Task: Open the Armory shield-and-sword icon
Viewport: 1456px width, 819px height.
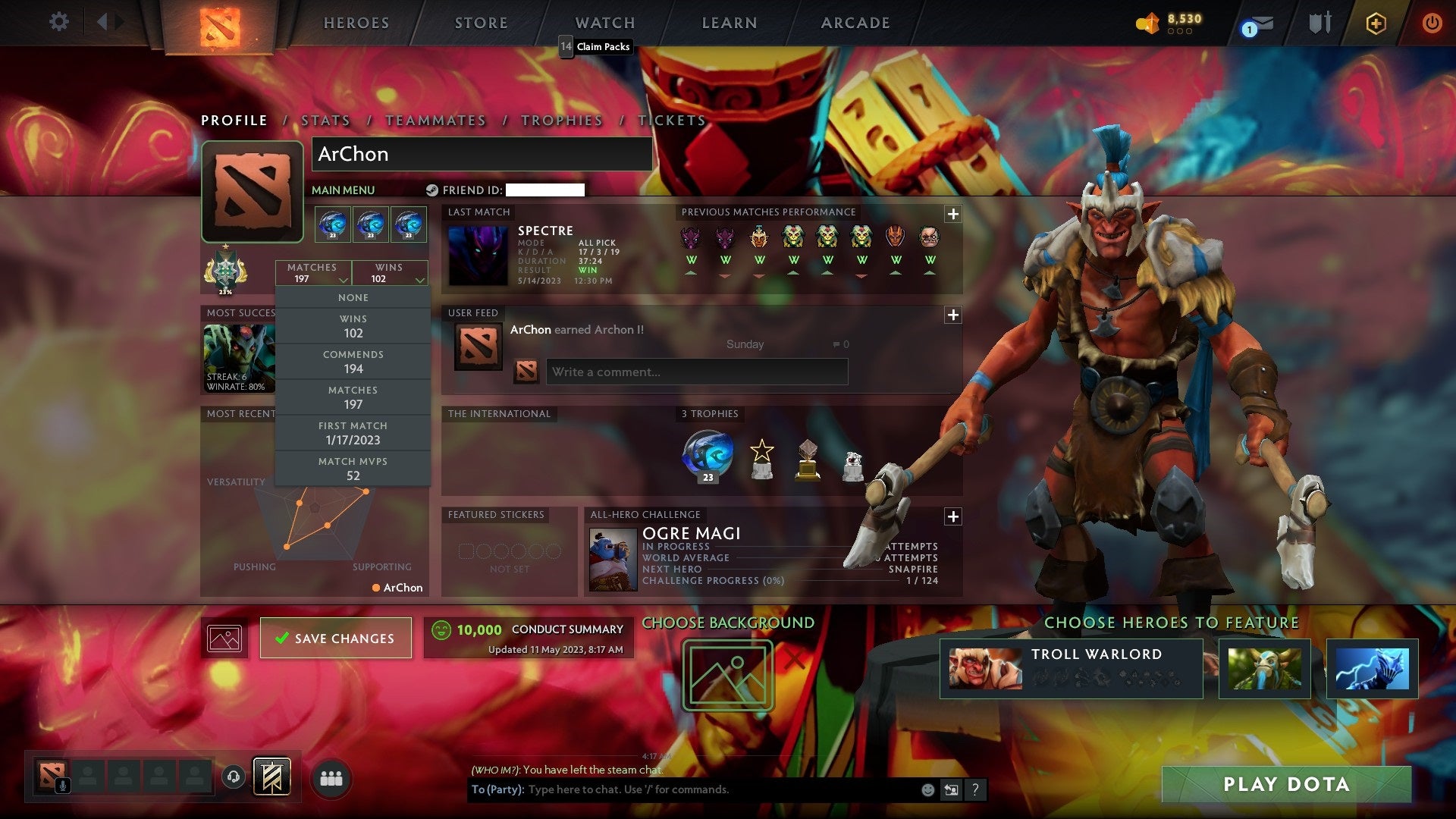Action: pos(1319,23)
